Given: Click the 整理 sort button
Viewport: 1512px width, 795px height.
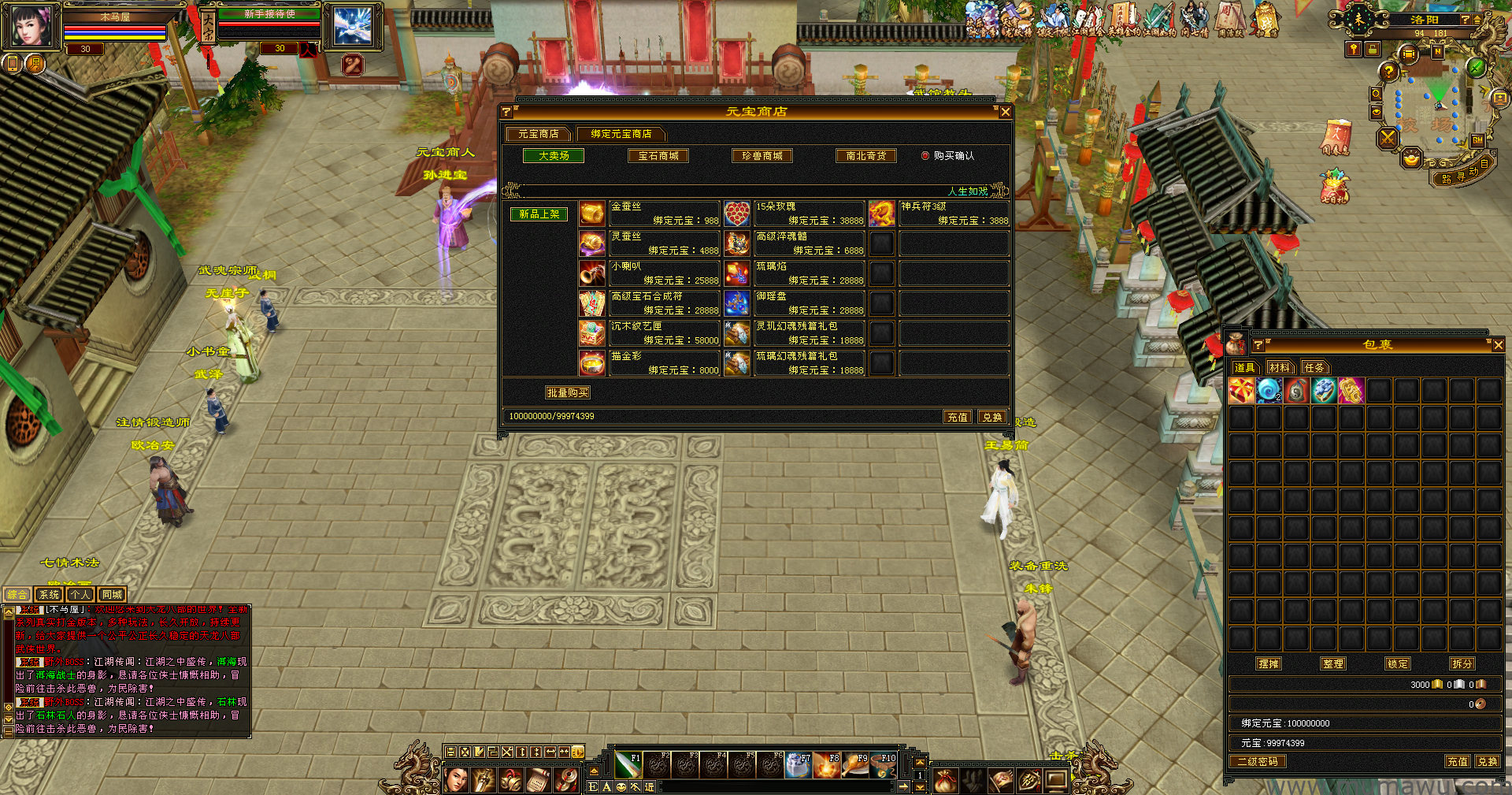Looking at the screenshot, I should [1333, 664].
